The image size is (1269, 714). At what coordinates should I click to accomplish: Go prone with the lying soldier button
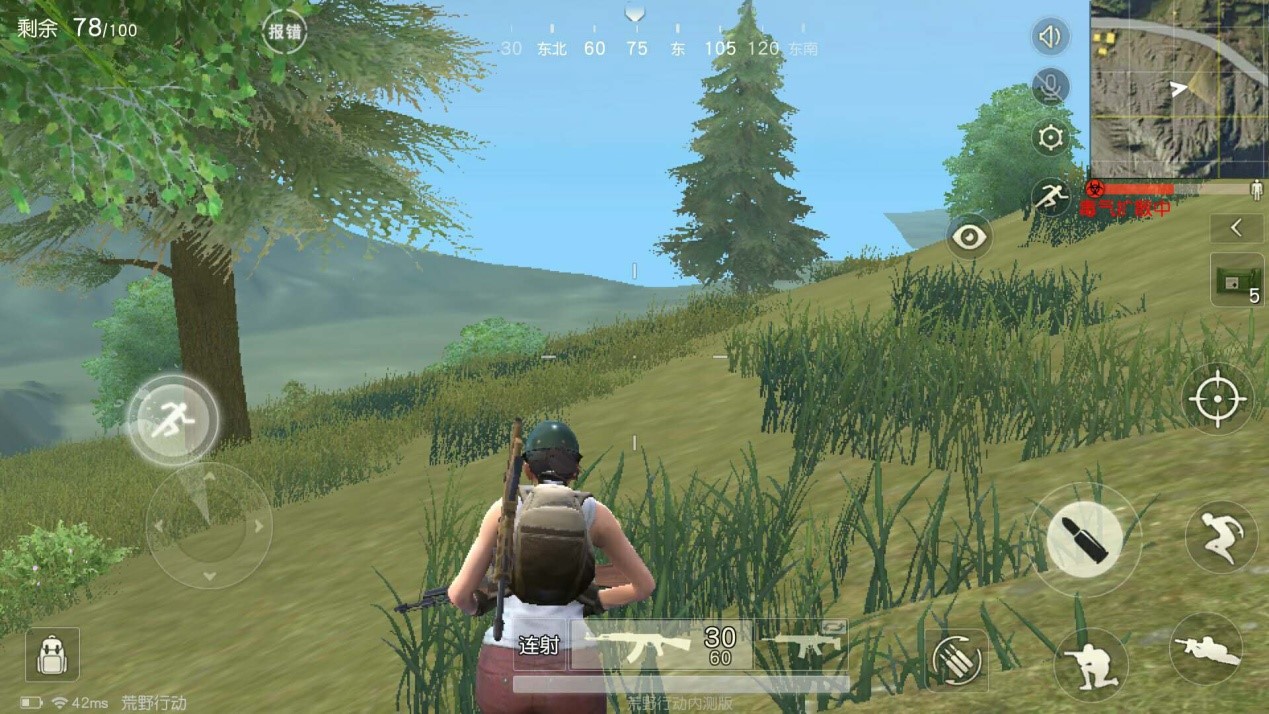point(1206,649)
